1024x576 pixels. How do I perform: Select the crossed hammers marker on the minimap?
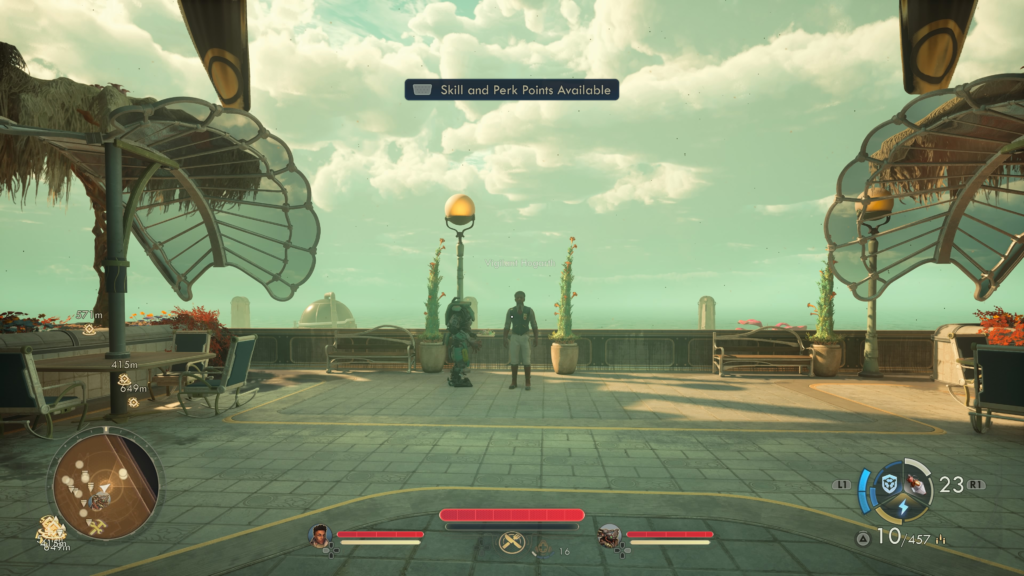coord(96,527)
